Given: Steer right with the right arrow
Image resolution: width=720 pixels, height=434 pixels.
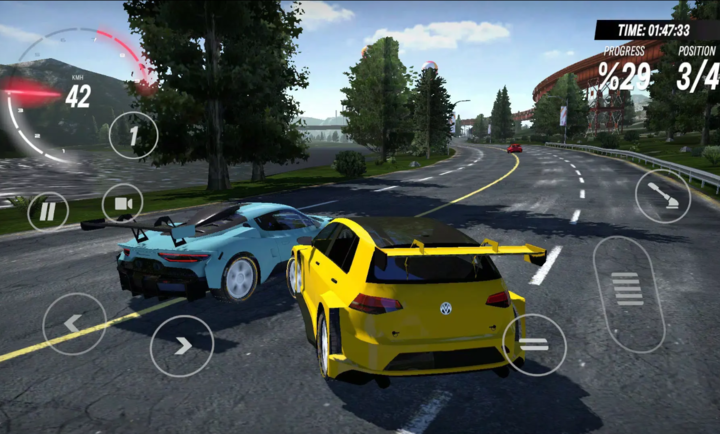Looking at the screenshot, I should (181, 346).
